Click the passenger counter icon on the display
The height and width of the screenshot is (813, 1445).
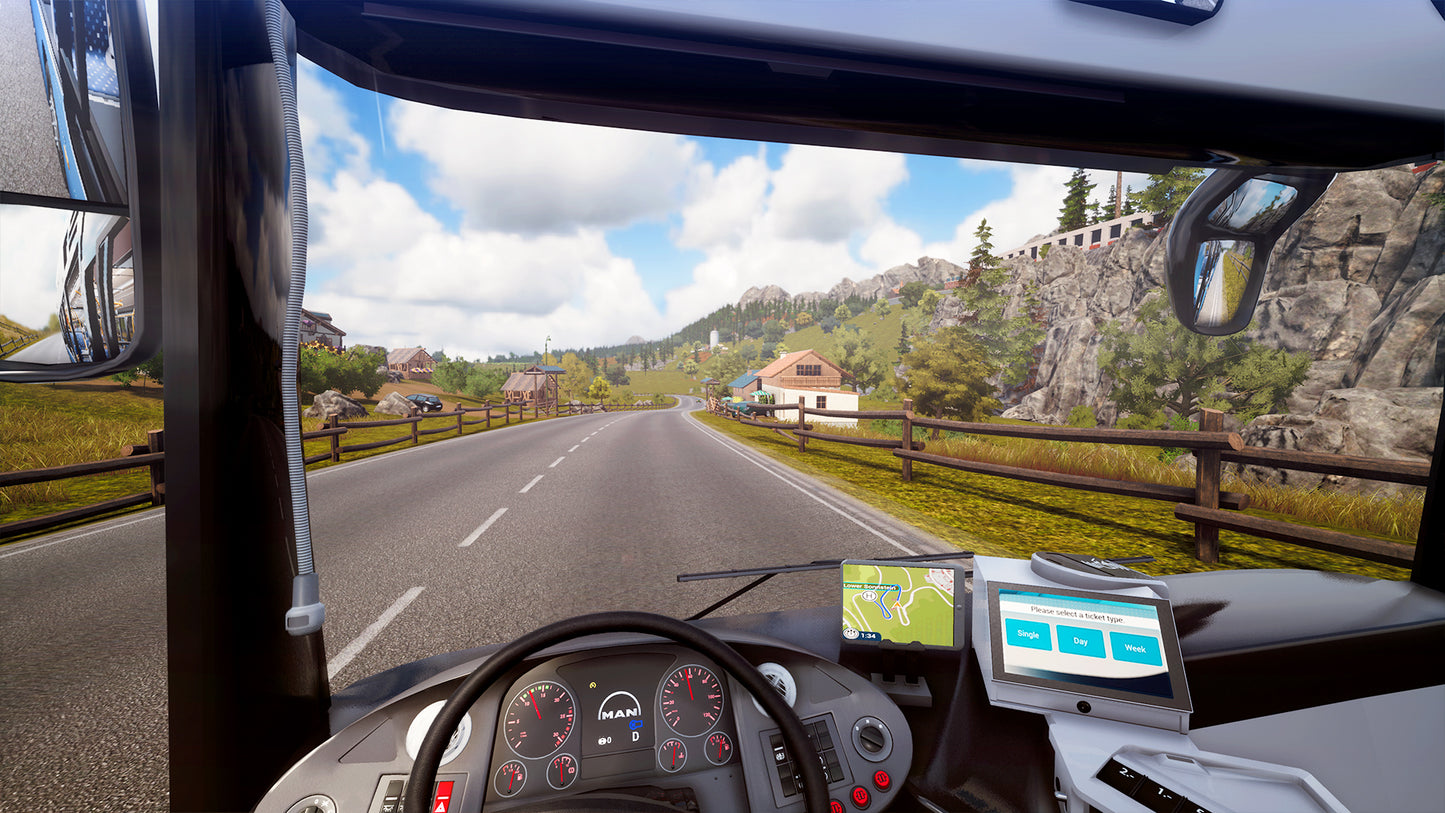pyautogui.click(x=602, y=740)
